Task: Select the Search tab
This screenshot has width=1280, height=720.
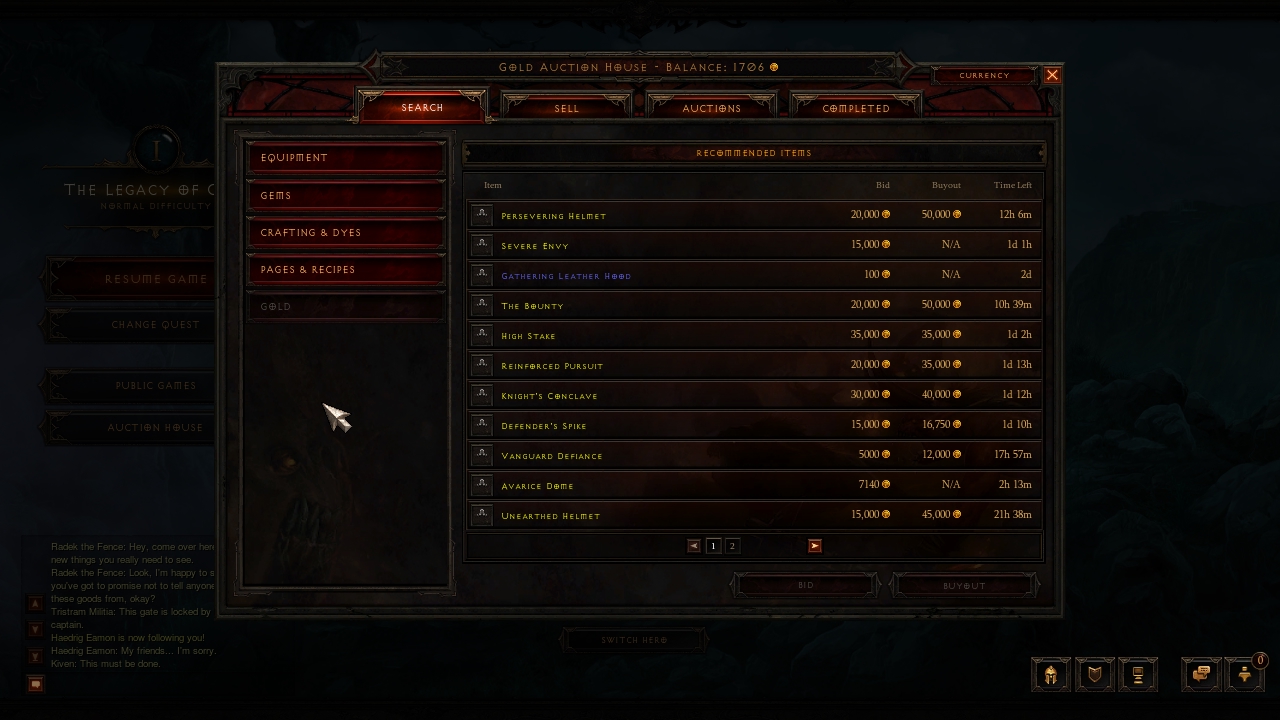Action: 422,107
